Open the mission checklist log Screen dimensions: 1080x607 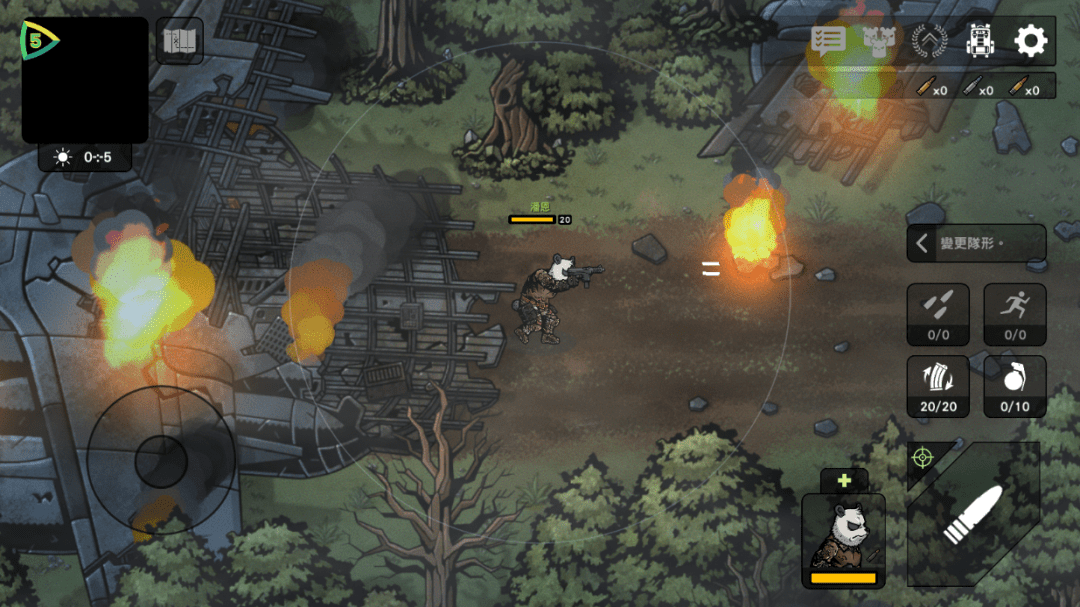pyautogui.click(x=828, y=41)
